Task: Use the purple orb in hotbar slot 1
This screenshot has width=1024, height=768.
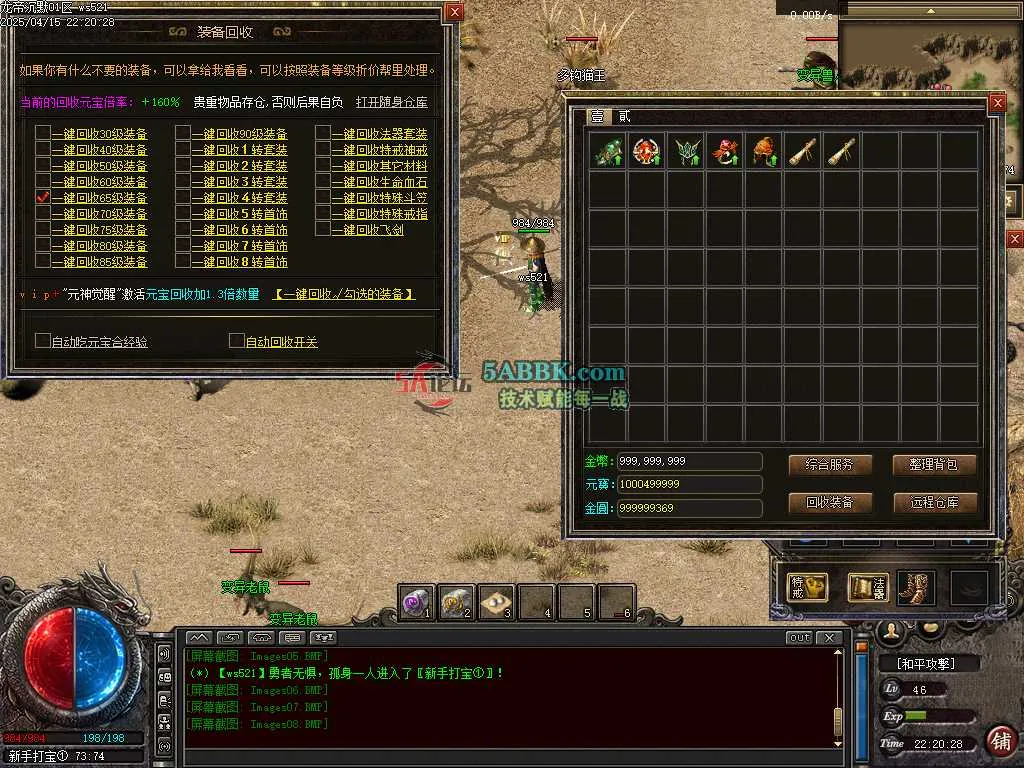Action: tap(416, 602)
